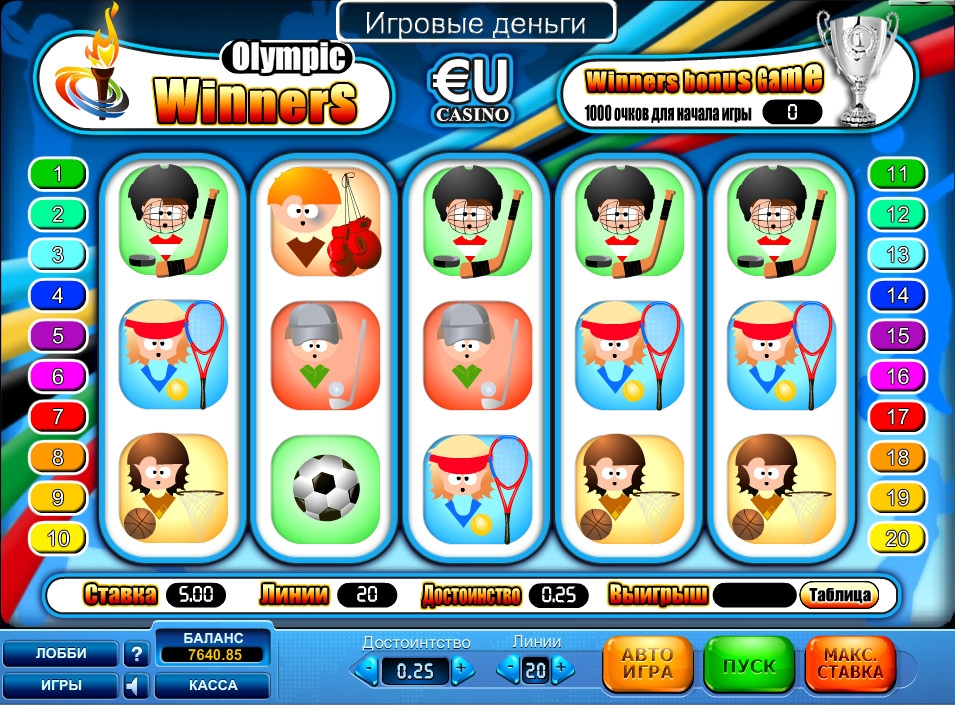Decrease the number of lines
The height and width of the screenshot is (705, 955).
tap(511, 668)
